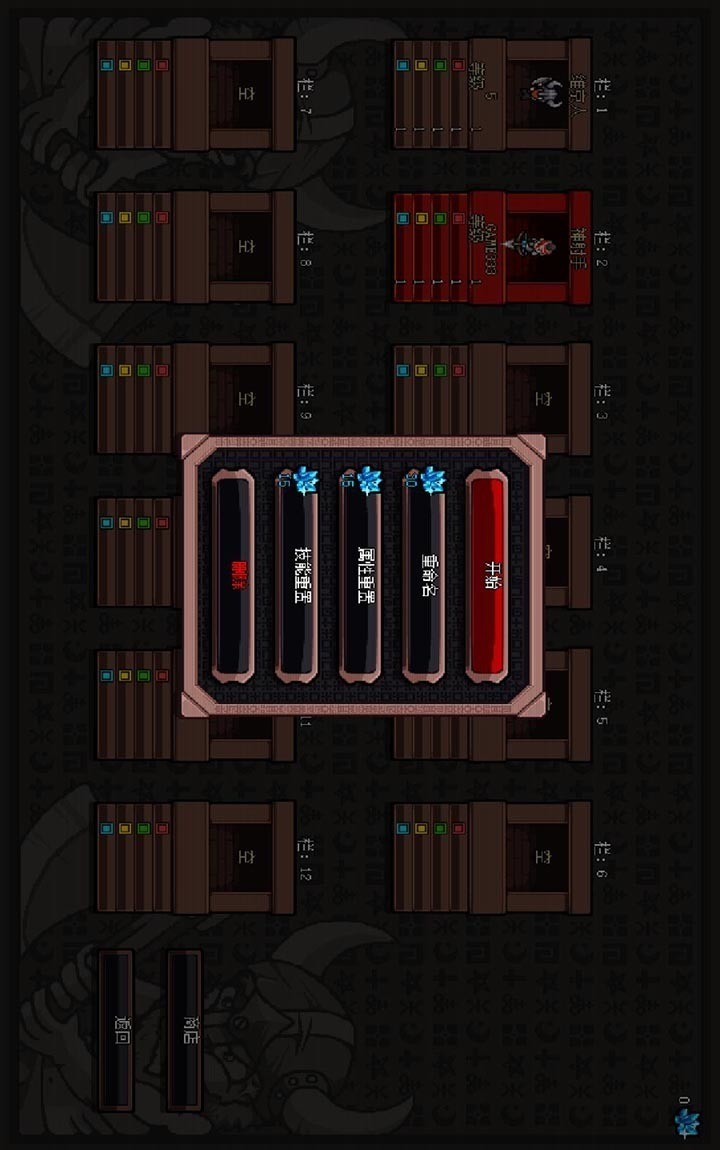Choose the 重命名 rename option
The width and height of the screenshot is (720, 1150).
pyautogui.click(x=424, y=578)
